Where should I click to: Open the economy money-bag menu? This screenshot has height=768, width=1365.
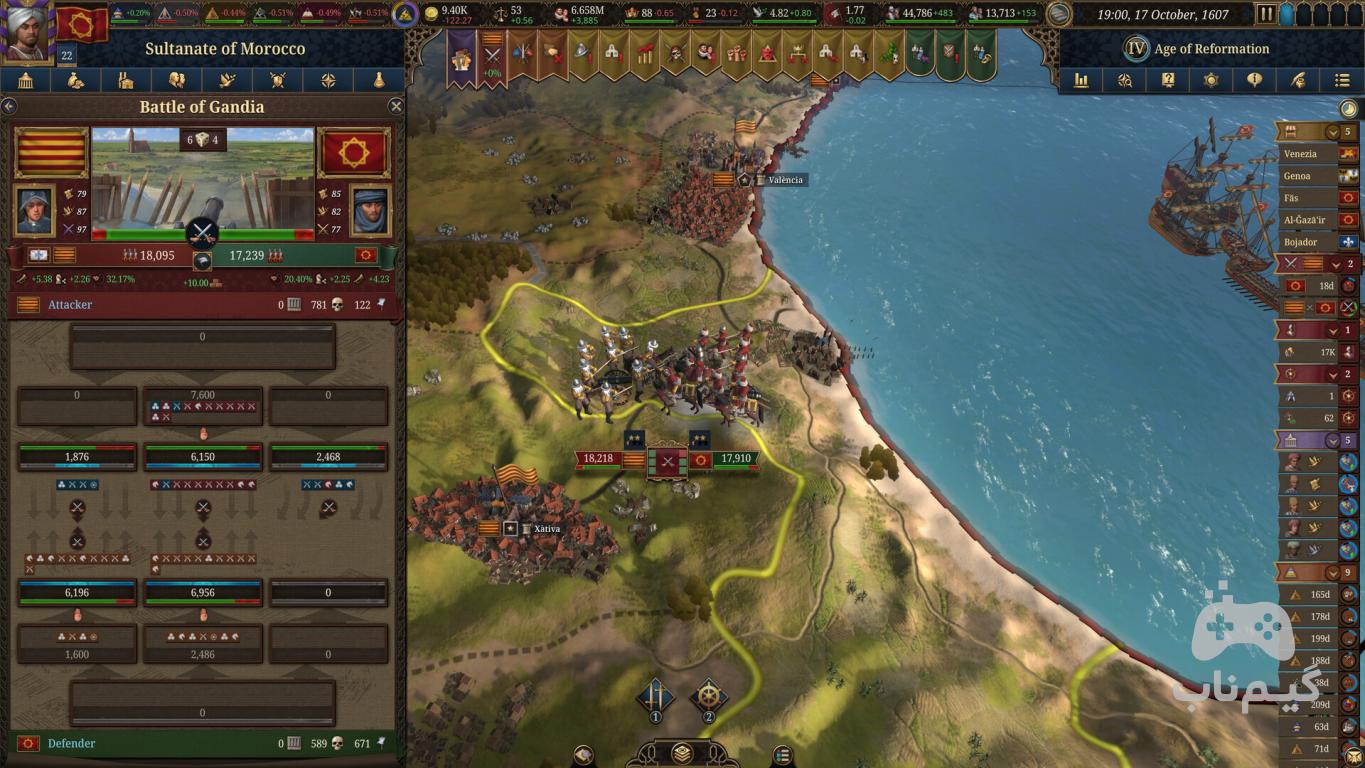(76, 81)
